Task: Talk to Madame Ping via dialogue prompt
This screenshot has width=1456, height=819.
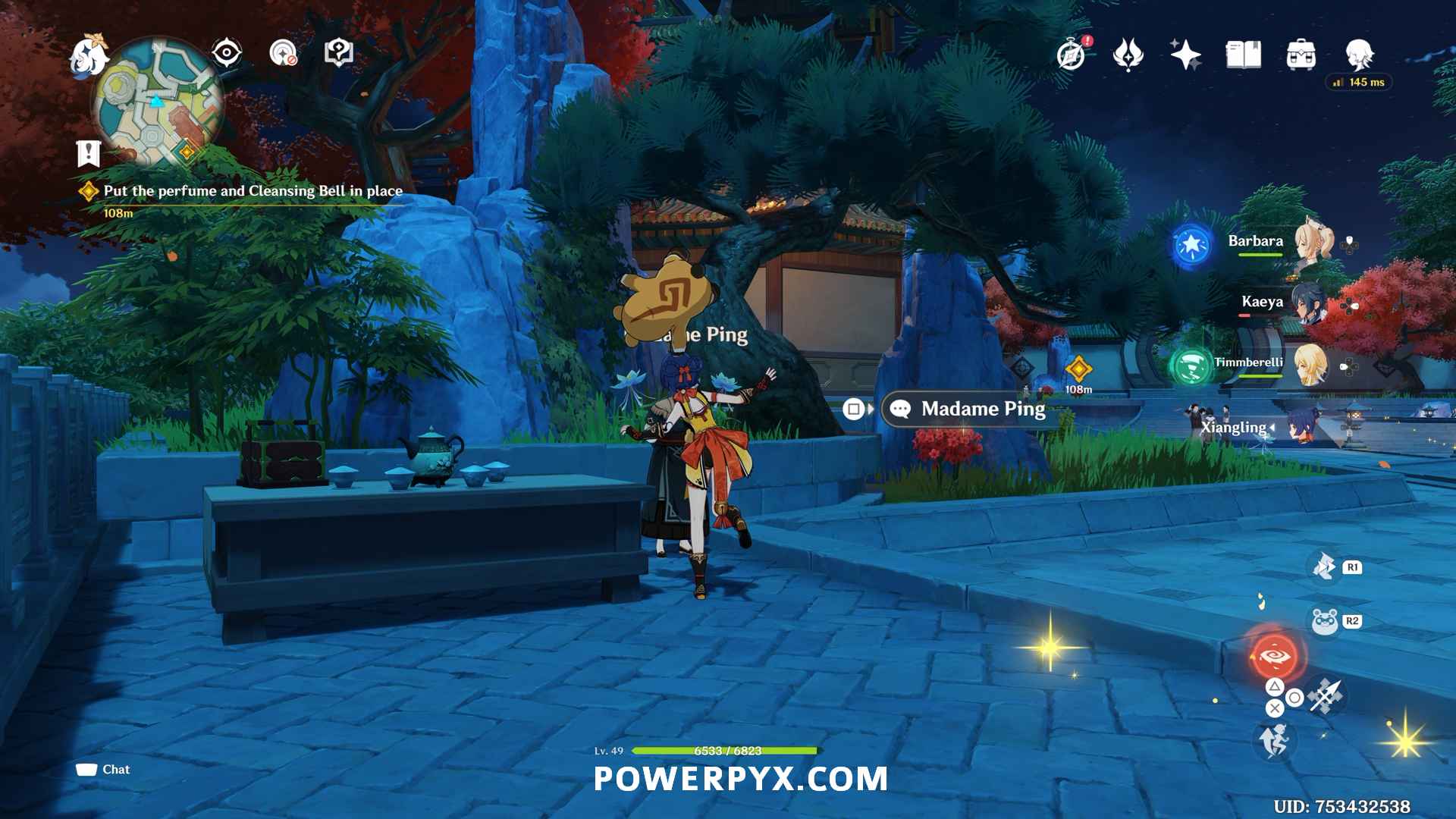Action: [x=982, y=409]
